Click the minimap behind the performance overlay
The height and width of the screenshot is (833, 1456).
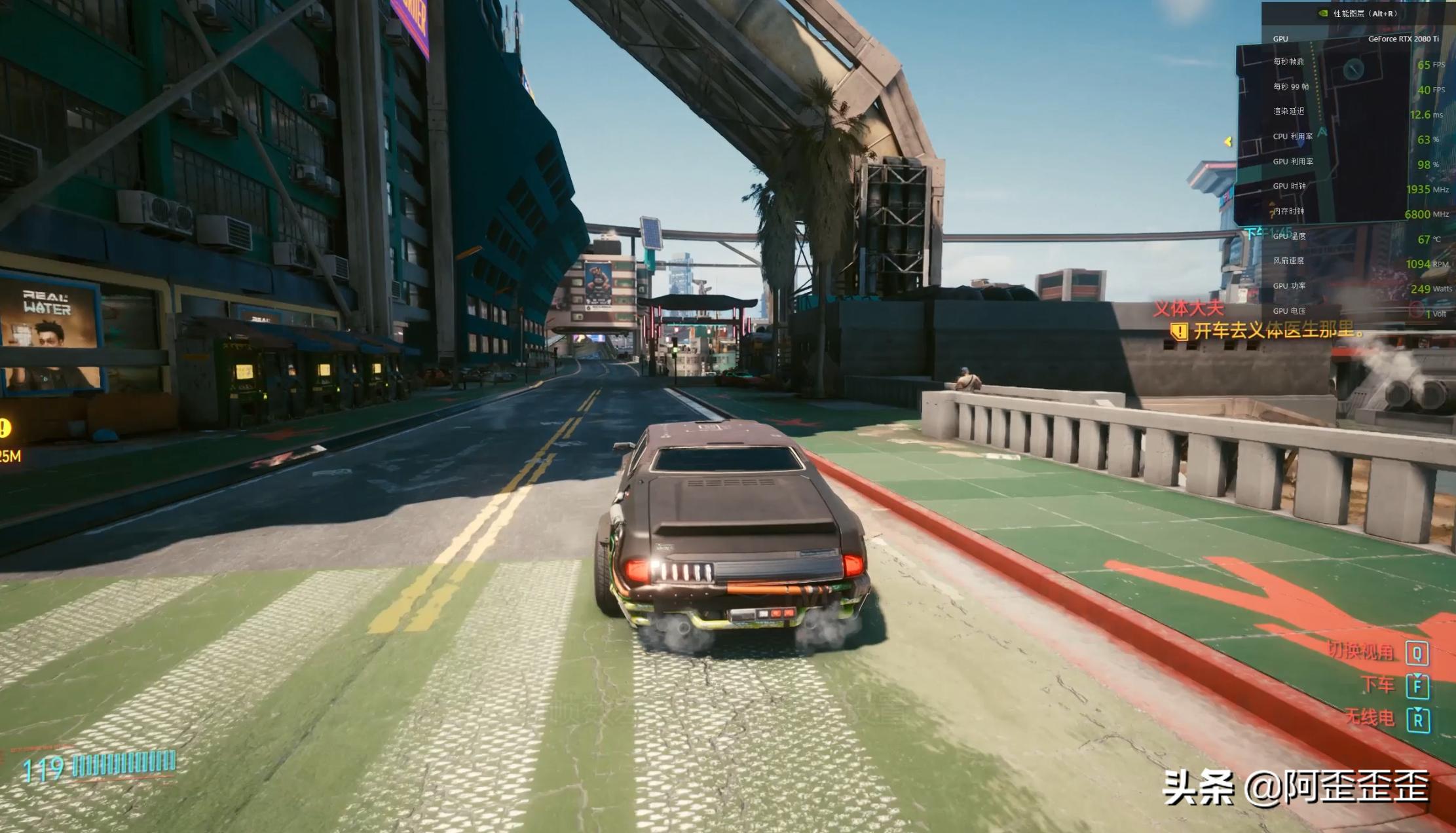click(1330, 131)
